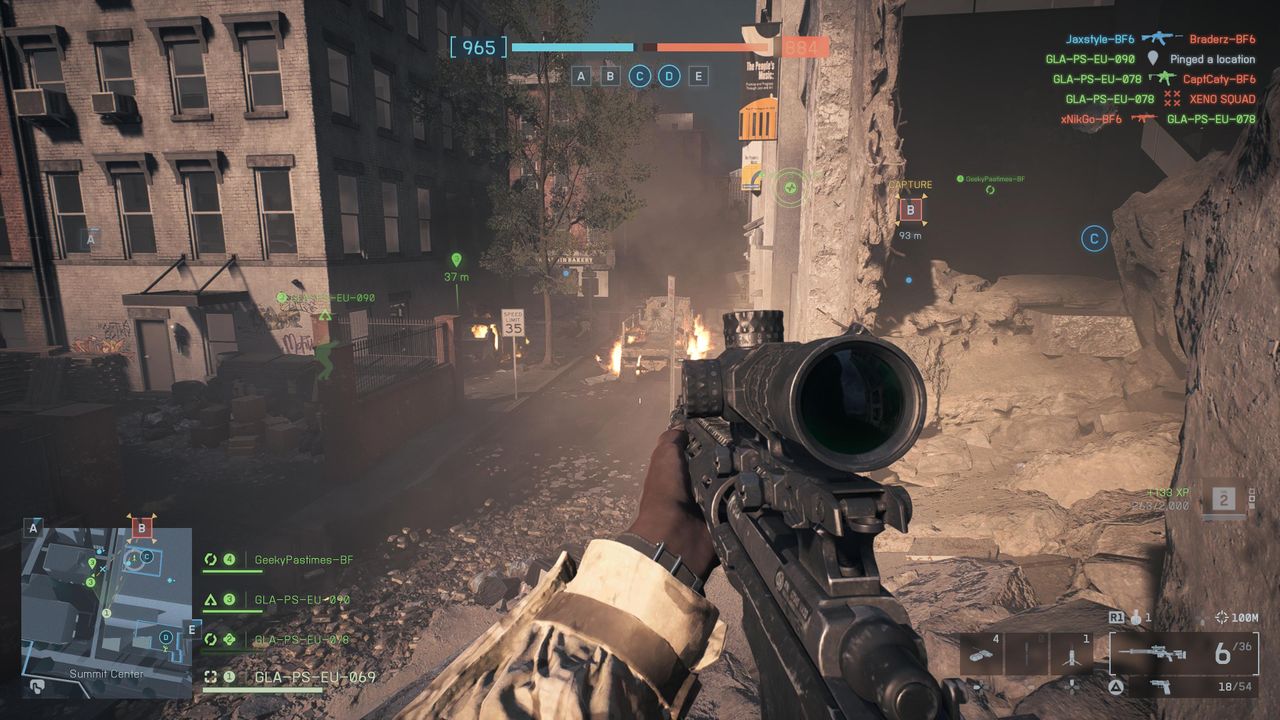The image size is (1280, 720).
Task: Click the pistol sidearm icon
Action: (x=1159, y=687)
